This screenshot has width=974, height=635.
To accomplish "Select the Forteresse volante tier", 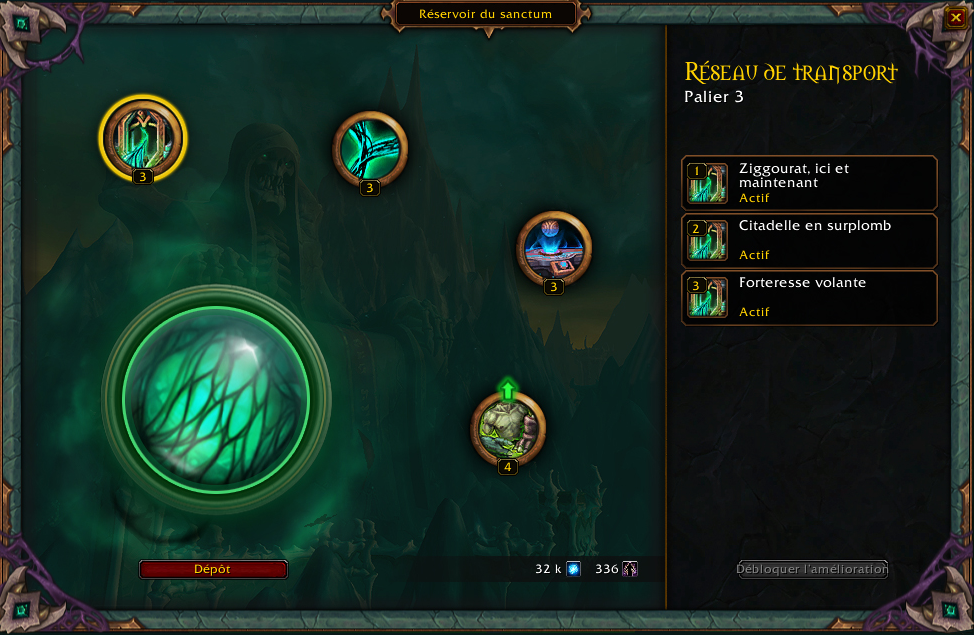I will coord(809,298).
